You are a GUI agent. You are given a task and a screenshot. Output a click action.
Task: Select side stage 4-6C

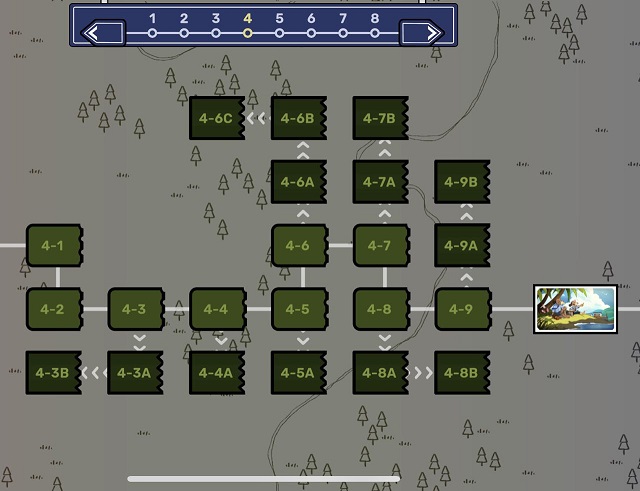(216, 118)
